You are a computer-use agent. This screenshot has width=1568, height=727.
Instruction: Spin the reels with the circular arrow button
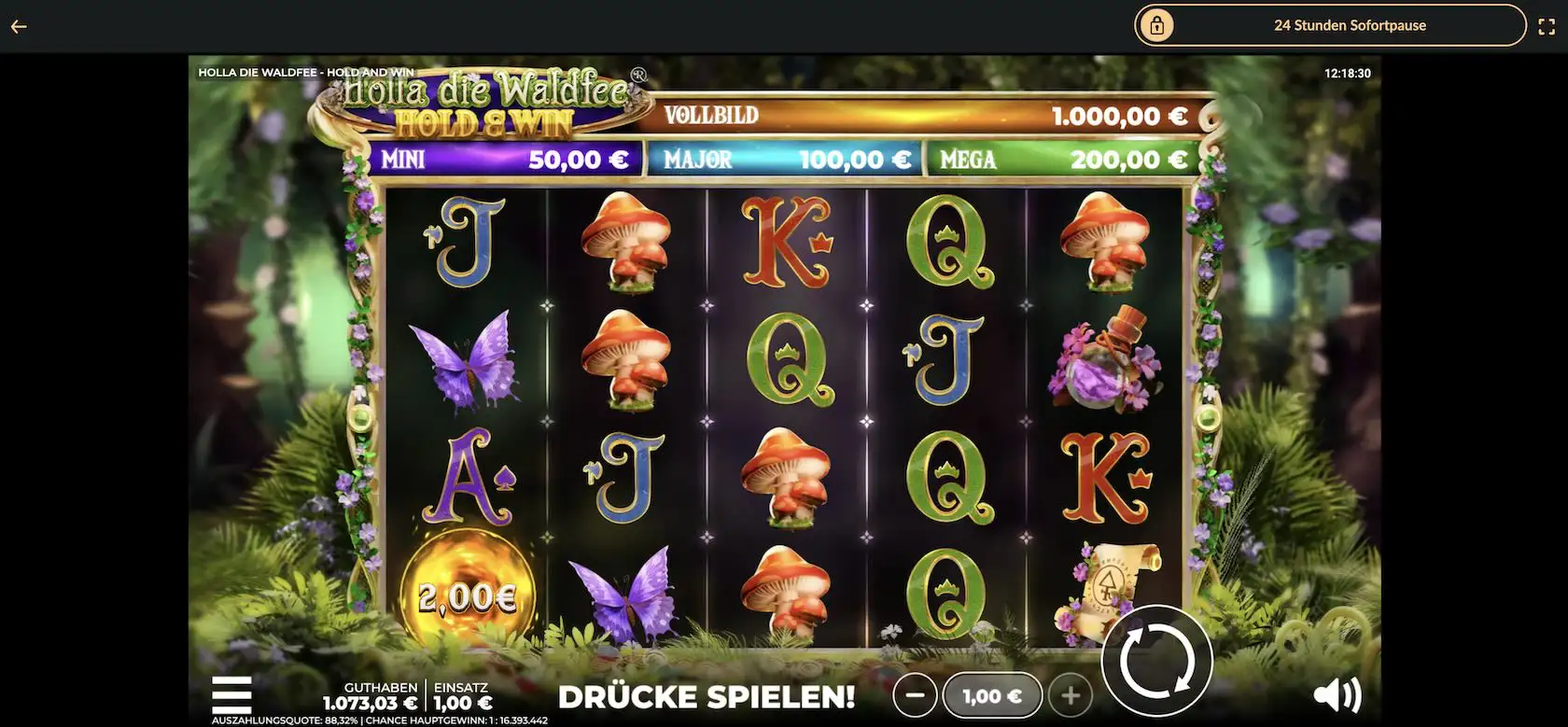tap(1156, 662)
